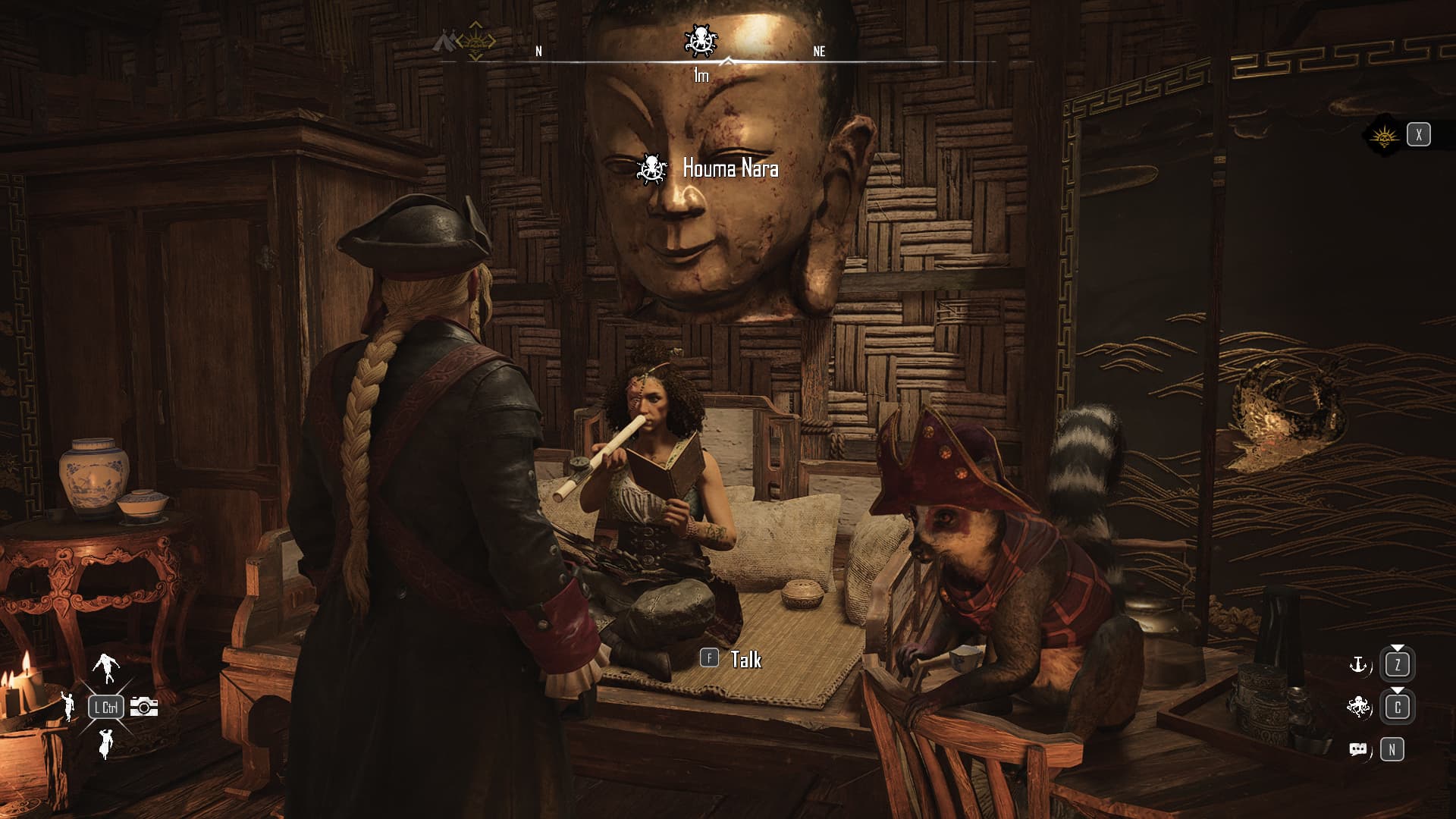1456x819 pixels.
Task: Click the anchor icon
Action: tap(1357, 665)
